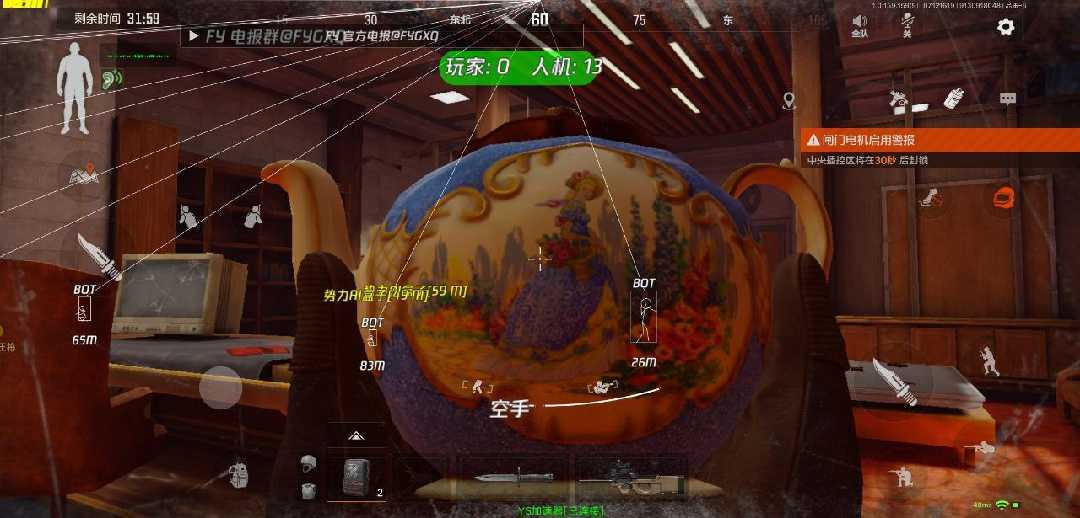The image size is (1080, 518).
Task: Switch to the knife weapon slot
Action: point(499,477)
